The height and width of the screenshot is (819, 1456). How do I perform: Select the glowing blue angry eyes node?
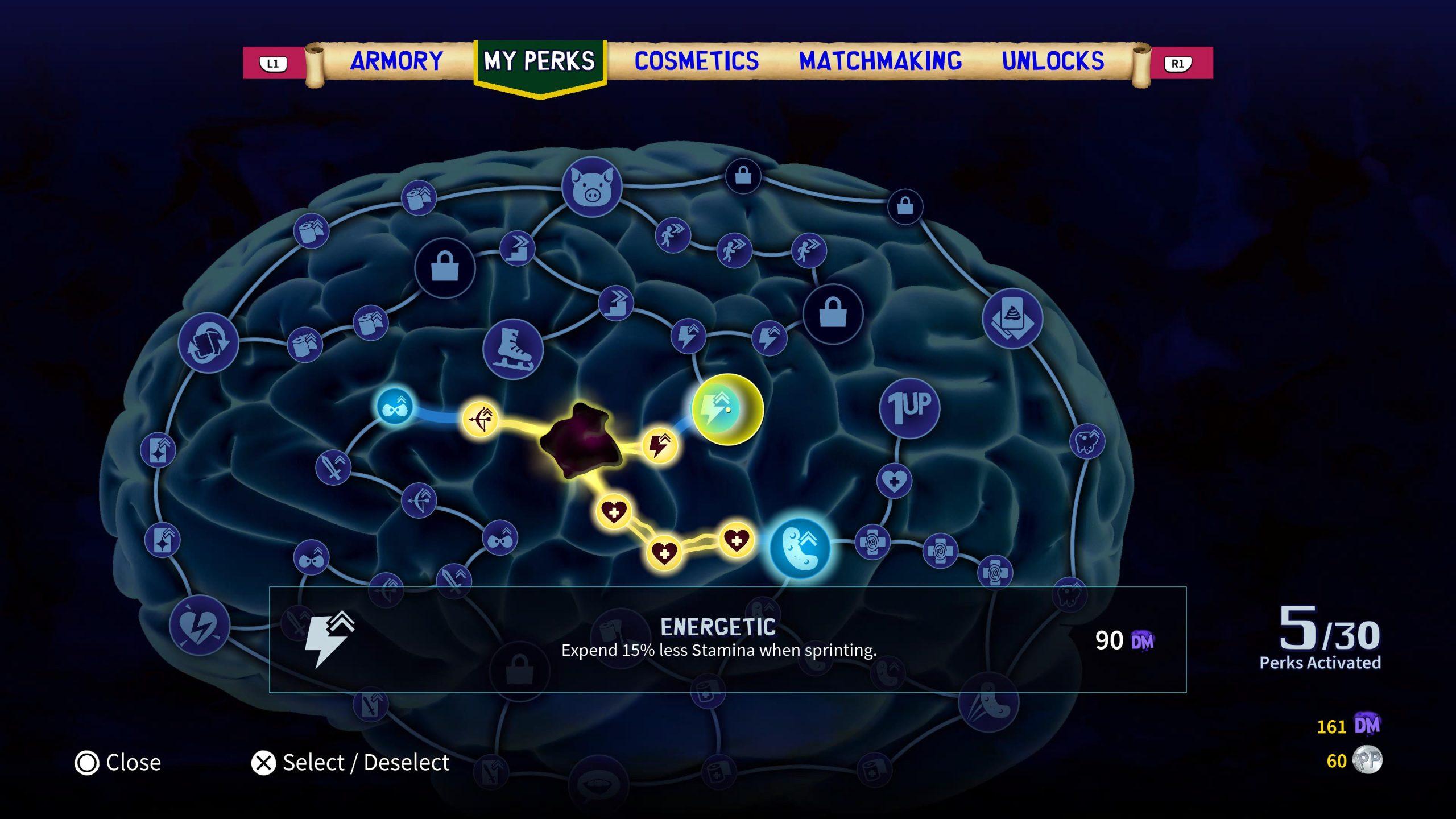click(394, 407)
